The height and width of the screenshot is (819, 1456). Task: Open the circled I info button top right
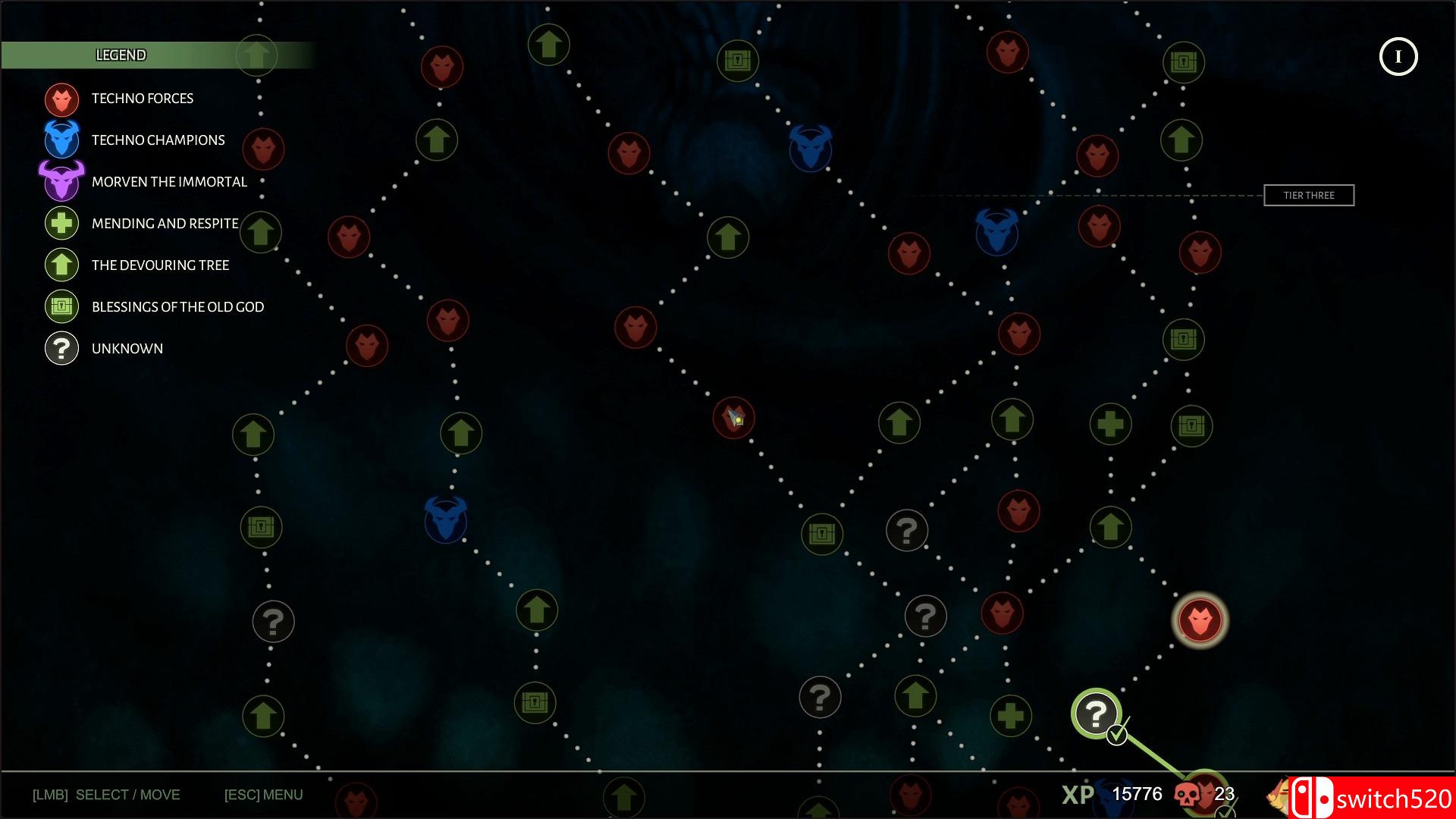point(1398,56)
